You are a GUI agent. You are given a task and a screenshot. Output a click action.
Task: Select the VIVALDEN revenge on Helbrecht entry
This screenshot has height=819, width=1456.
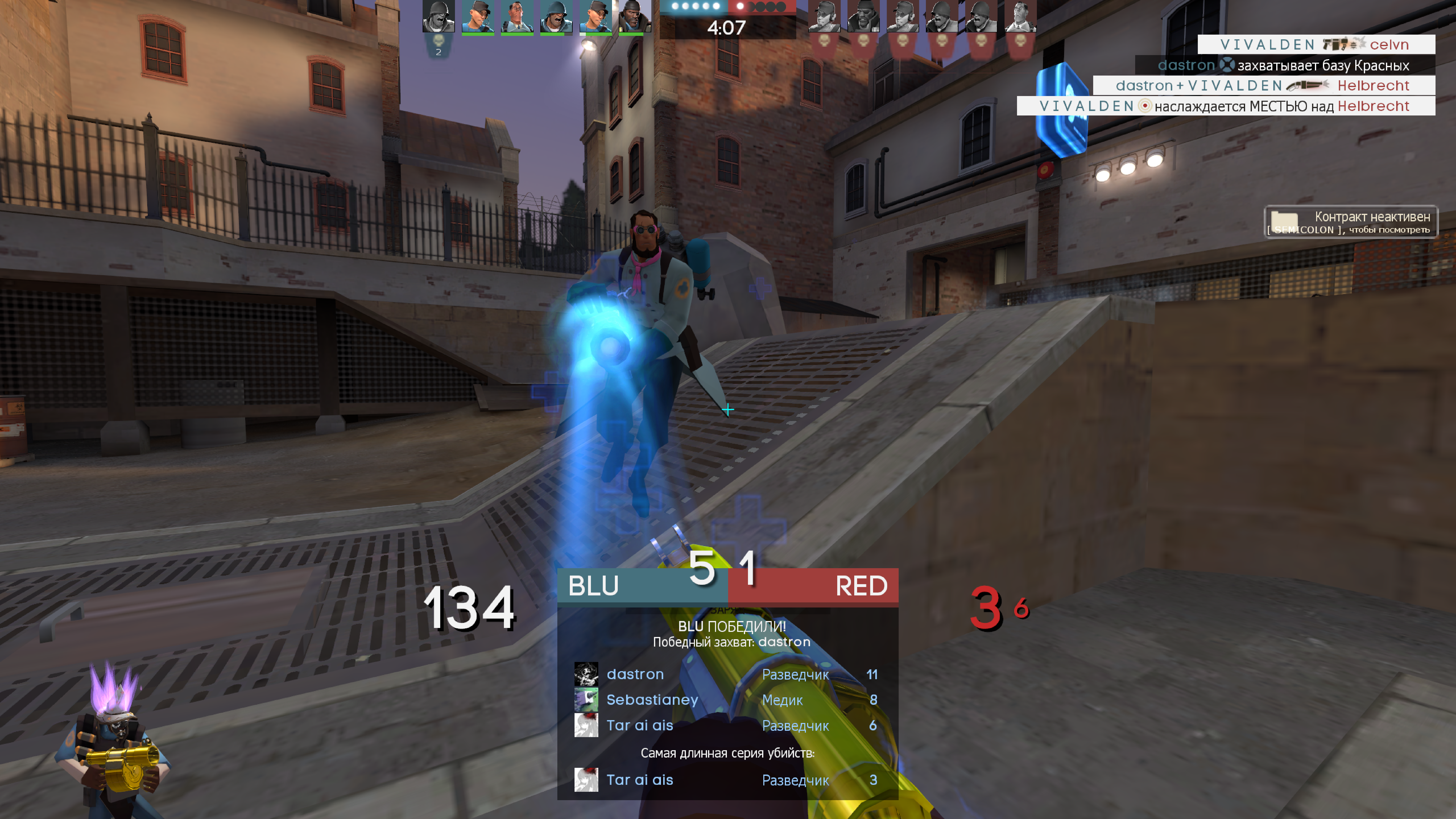(1225, 106)
